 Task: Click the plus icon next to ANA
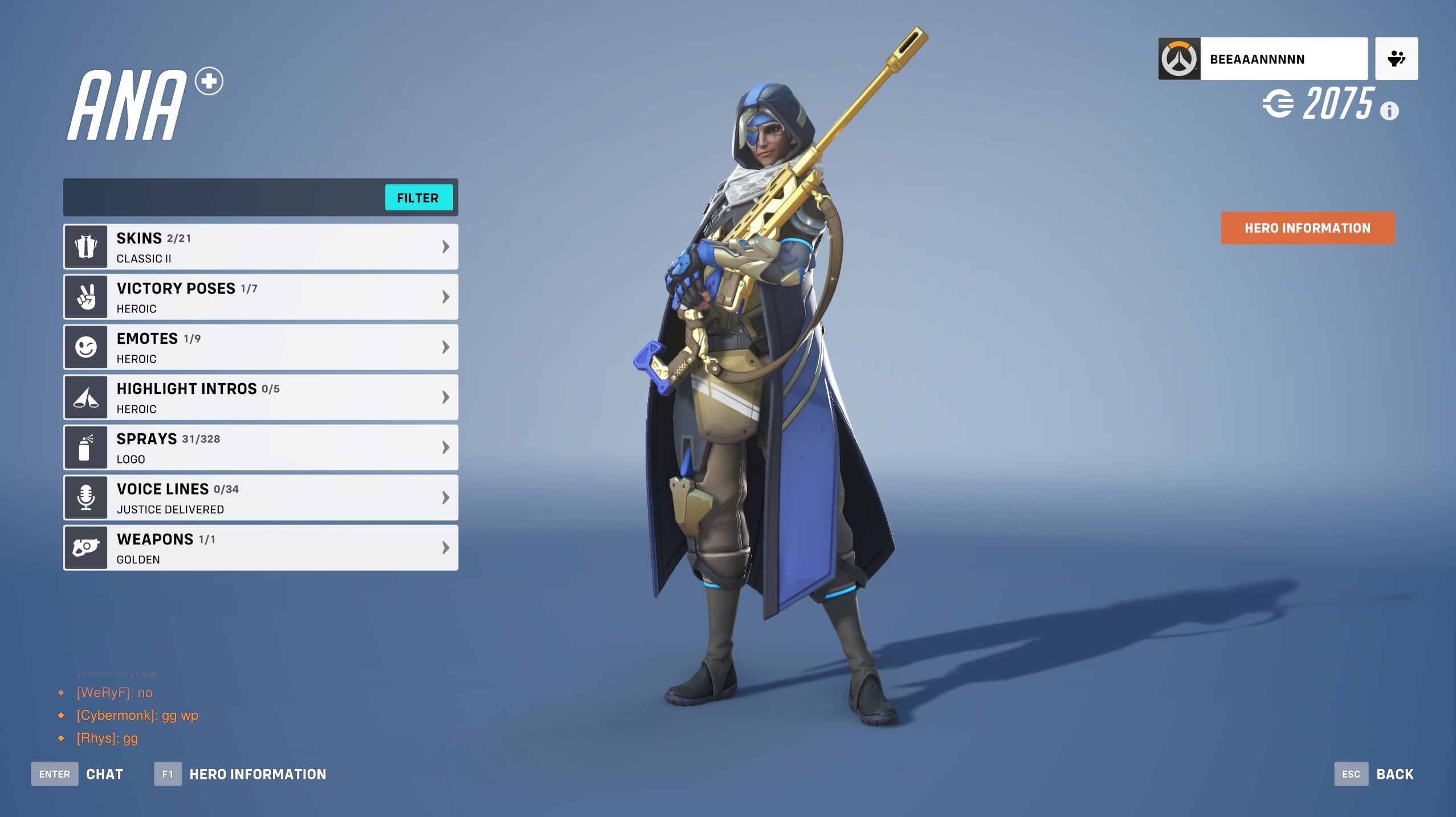[208, 82]
